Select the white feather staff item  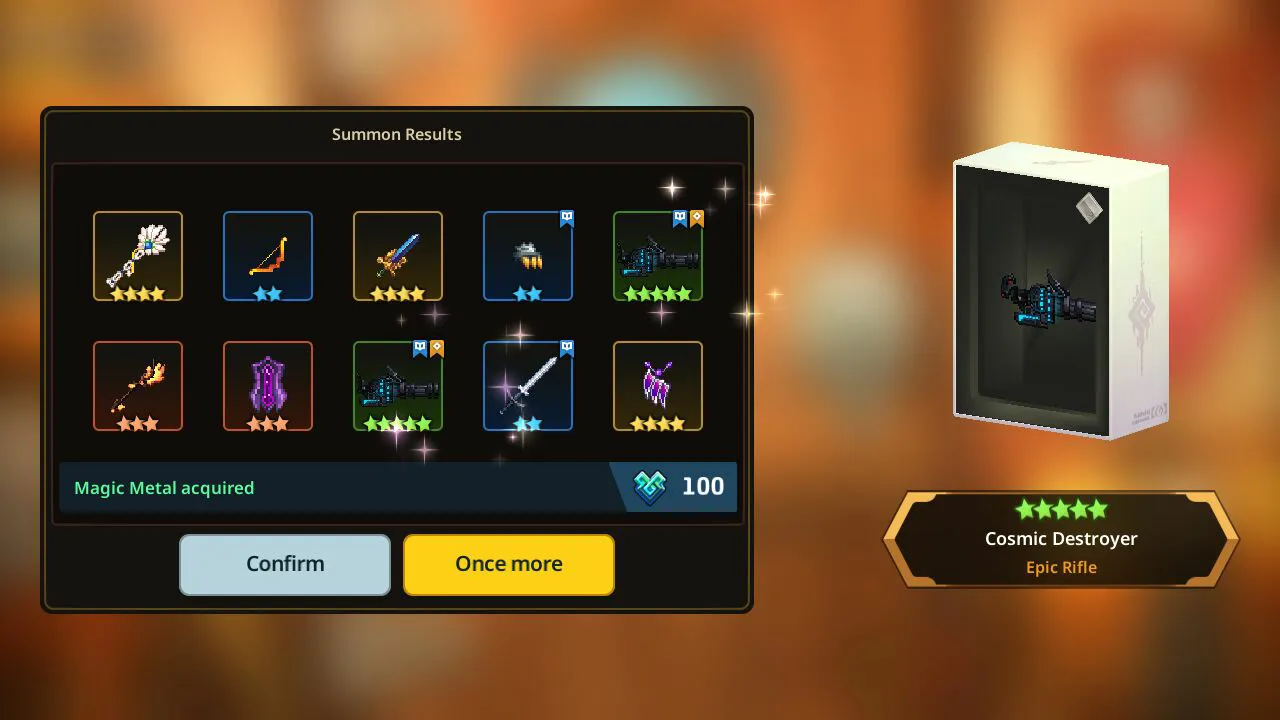138,256
